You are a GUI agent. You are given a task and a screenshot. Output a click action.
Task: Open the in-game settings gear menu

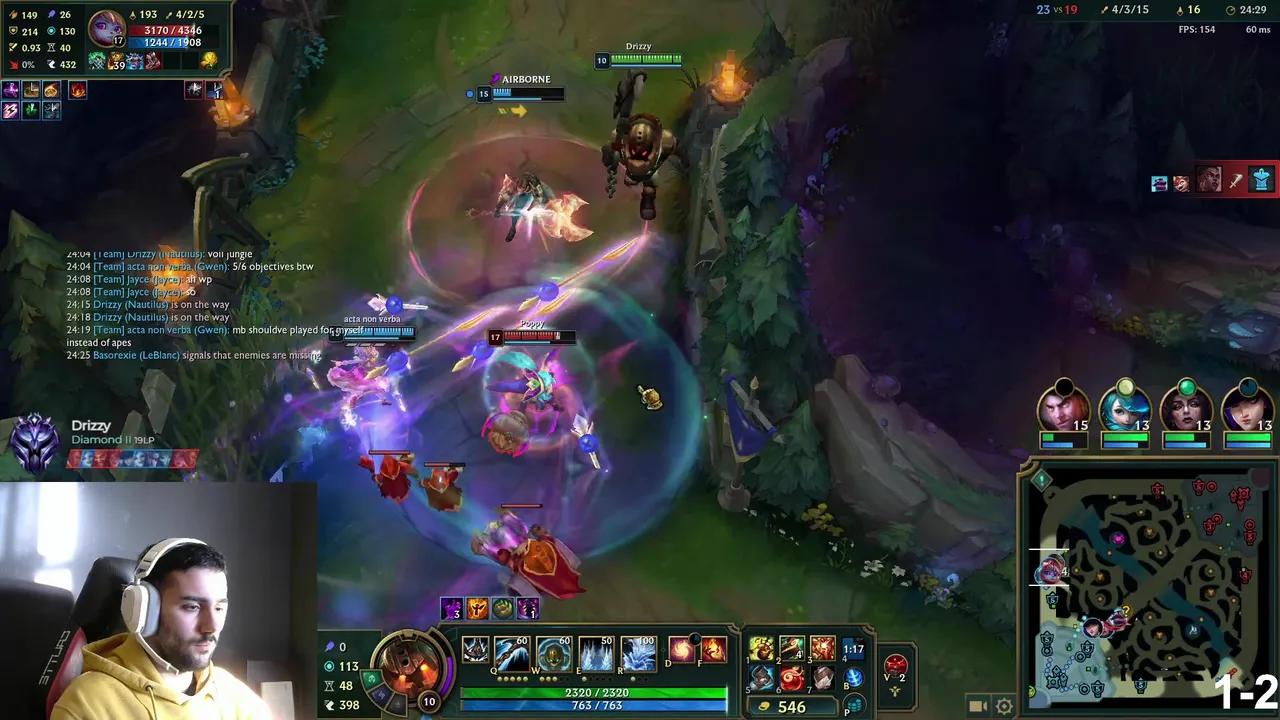[1005, 706]
